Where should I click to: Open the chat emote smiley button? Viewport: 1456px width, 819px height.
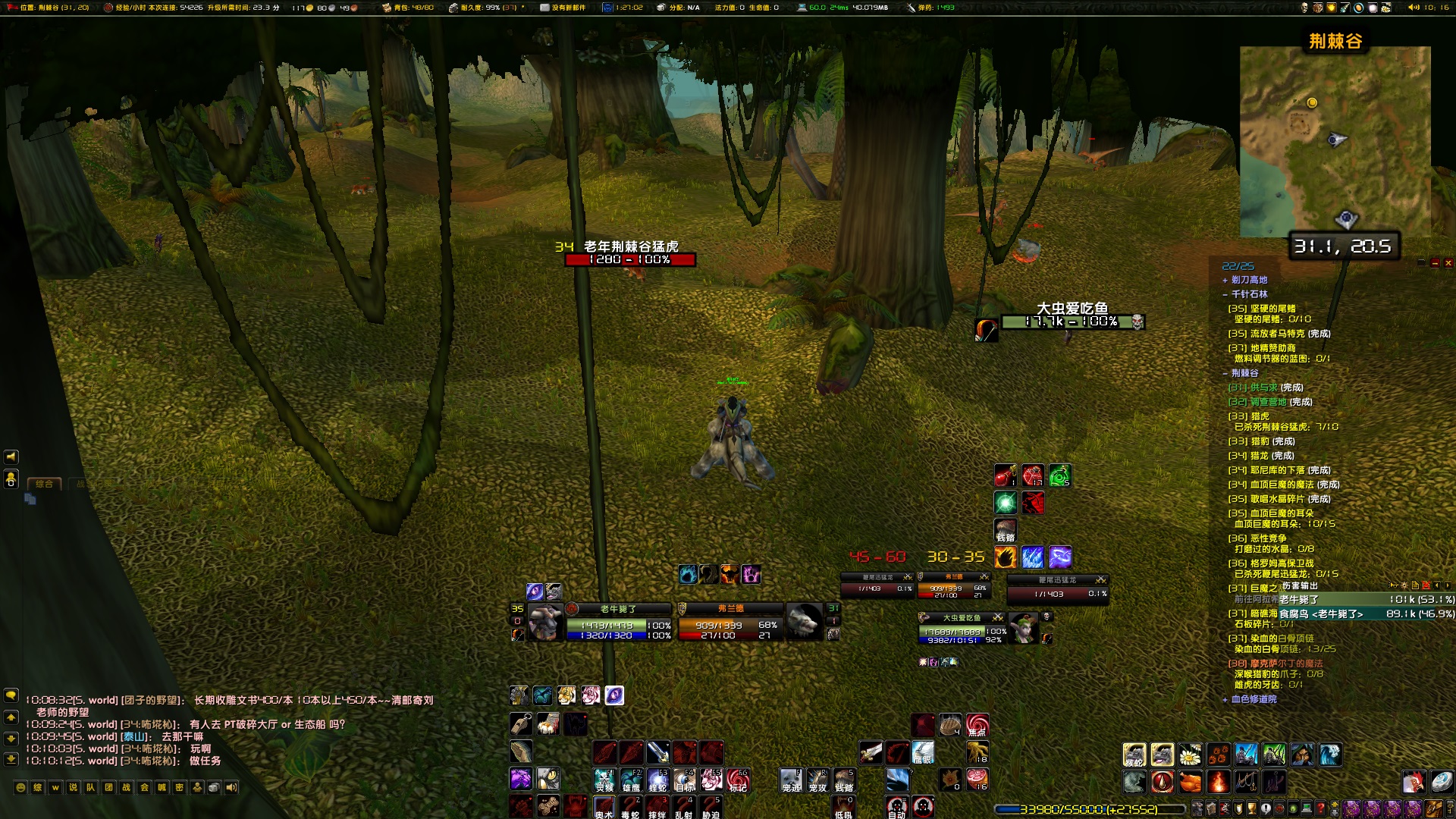pyautogui.click(x=20, y=787)
